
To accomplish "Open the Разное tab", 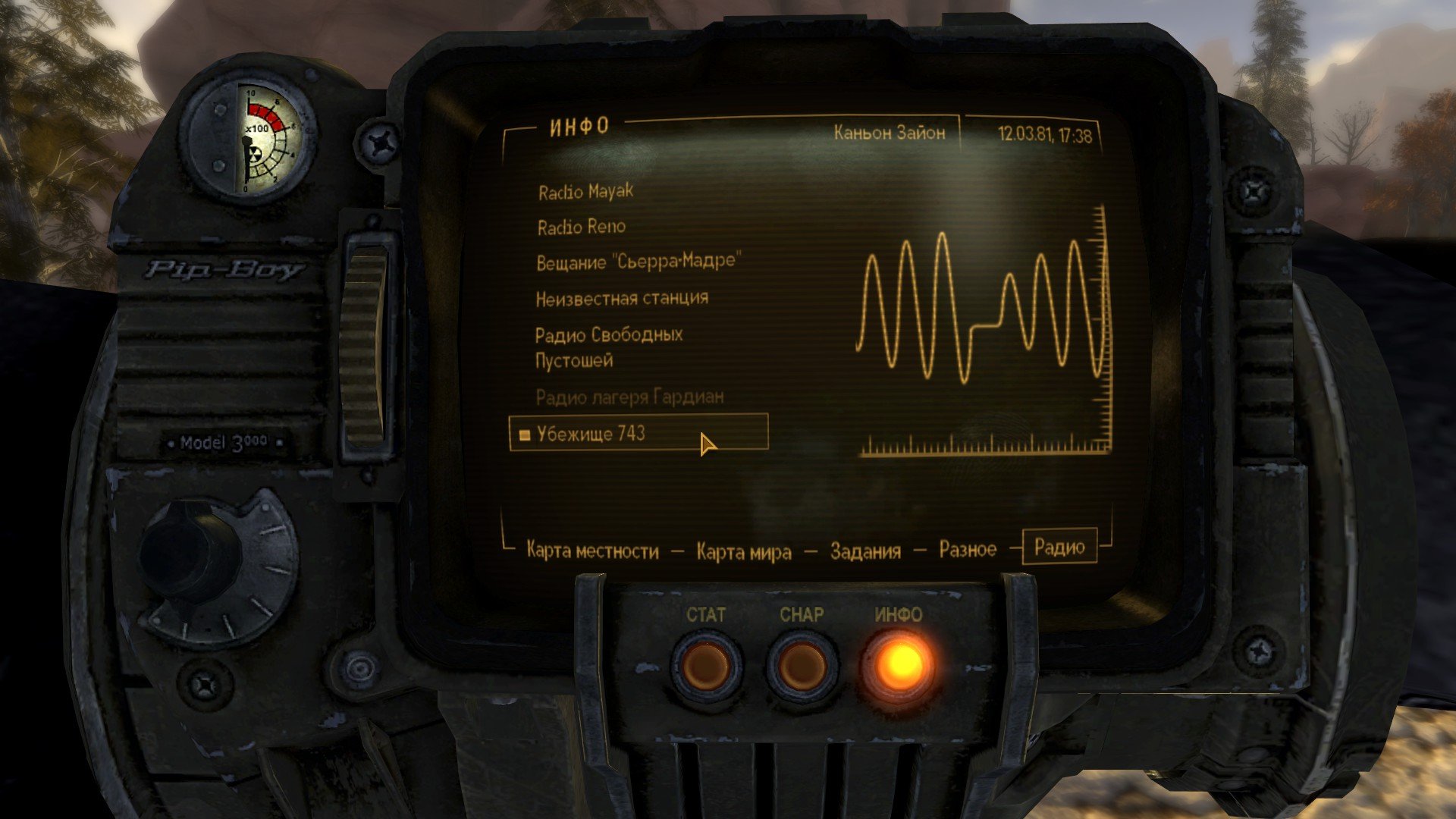I will [x=968, y=549].
